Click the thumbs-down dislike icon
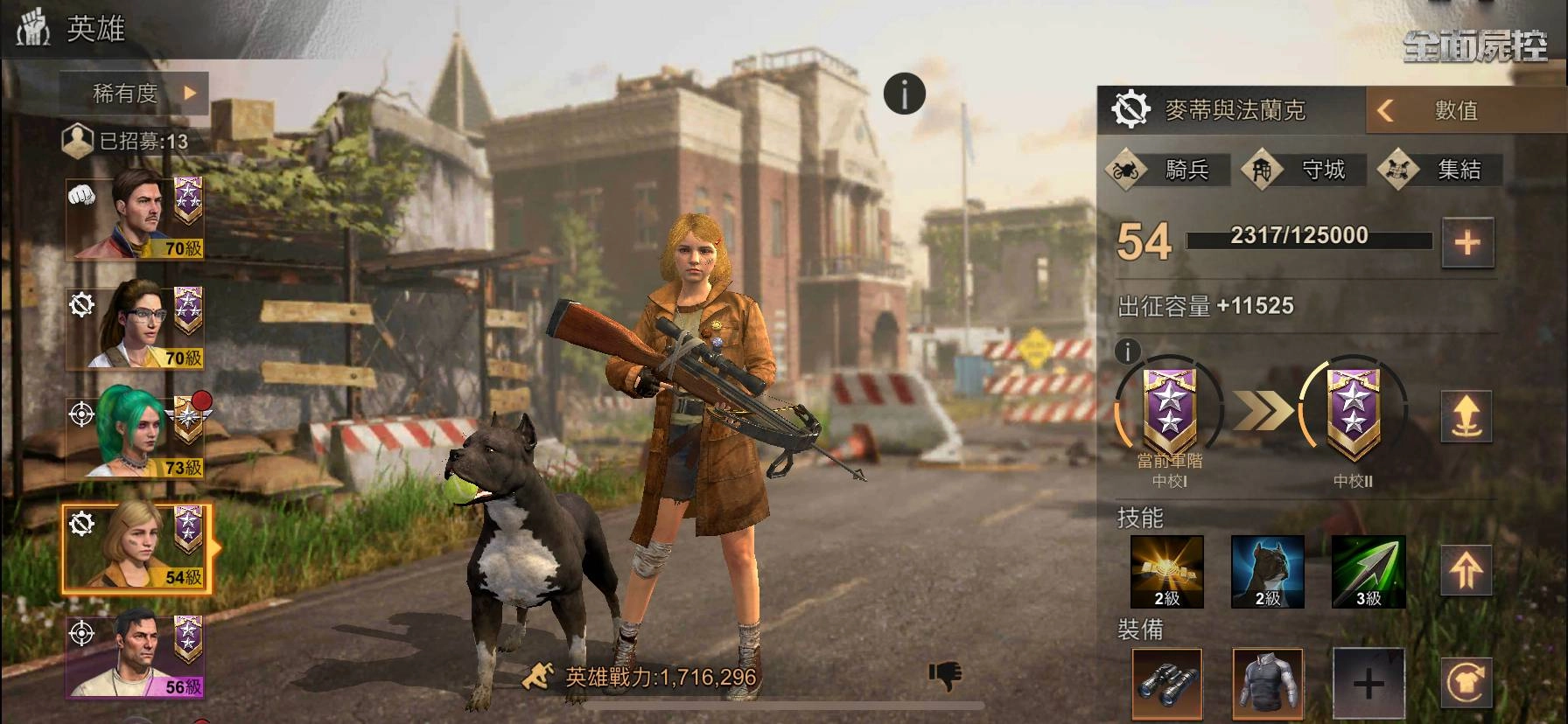Screen dimensions: 1568x724 pos(945,675)
